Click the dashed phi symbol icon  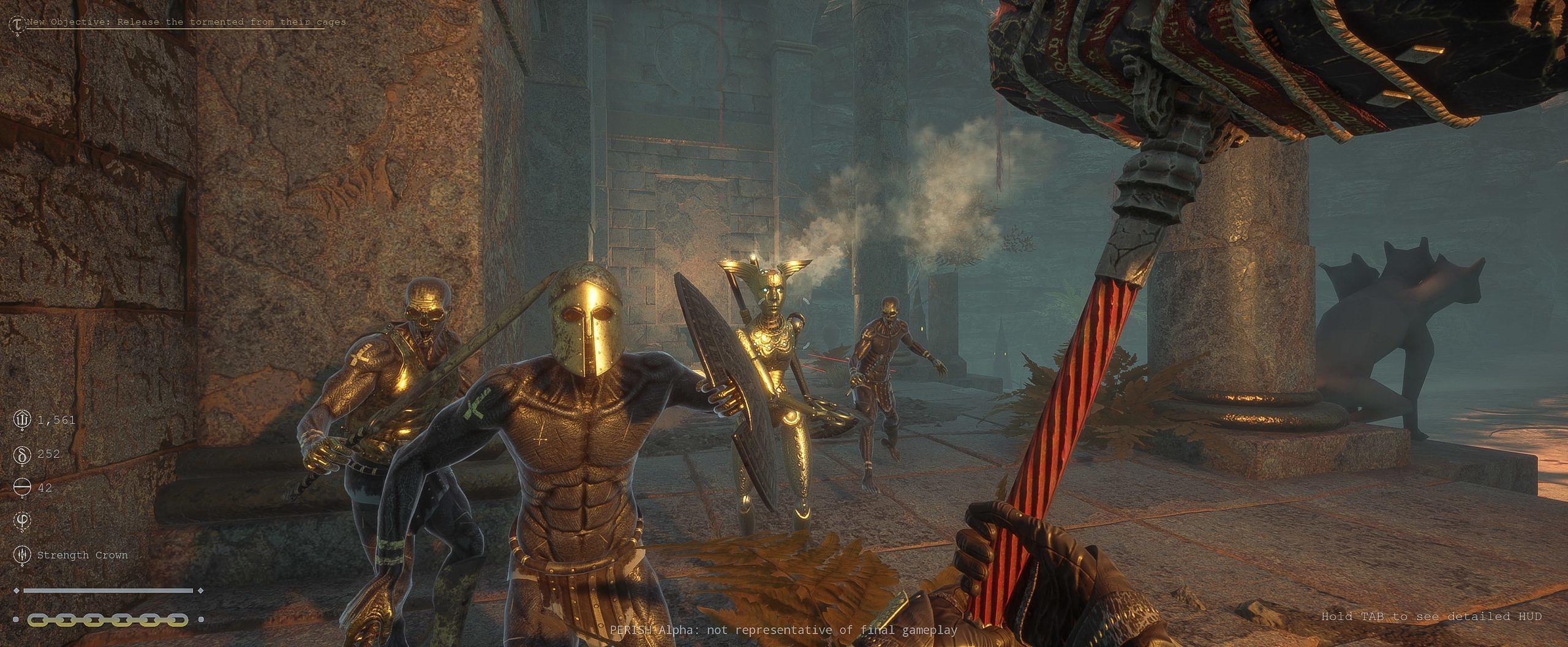[21, 521]
